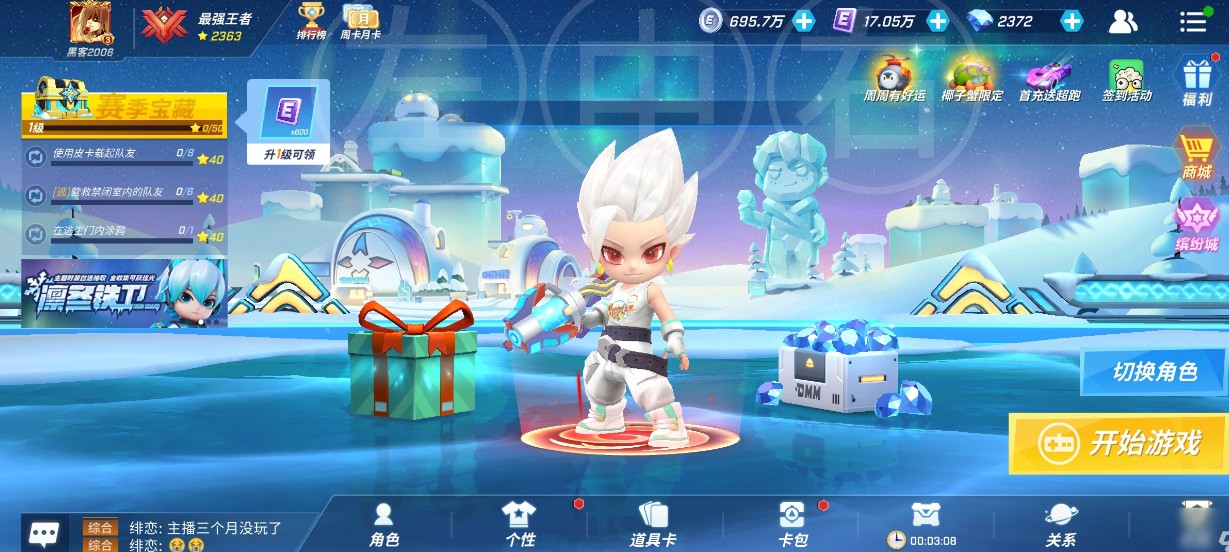This screenshot has height=552, width=1229.
Task: Open the 周周有好运 lucky event
Action: pos(894,80)
